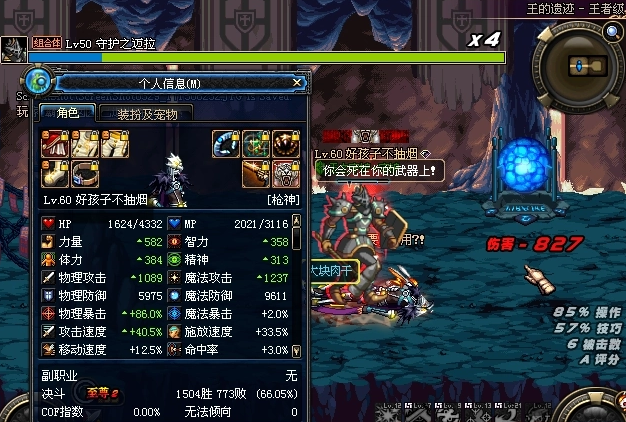
Task: Click the dungeon minimap
Action: (x=580, y=64)
